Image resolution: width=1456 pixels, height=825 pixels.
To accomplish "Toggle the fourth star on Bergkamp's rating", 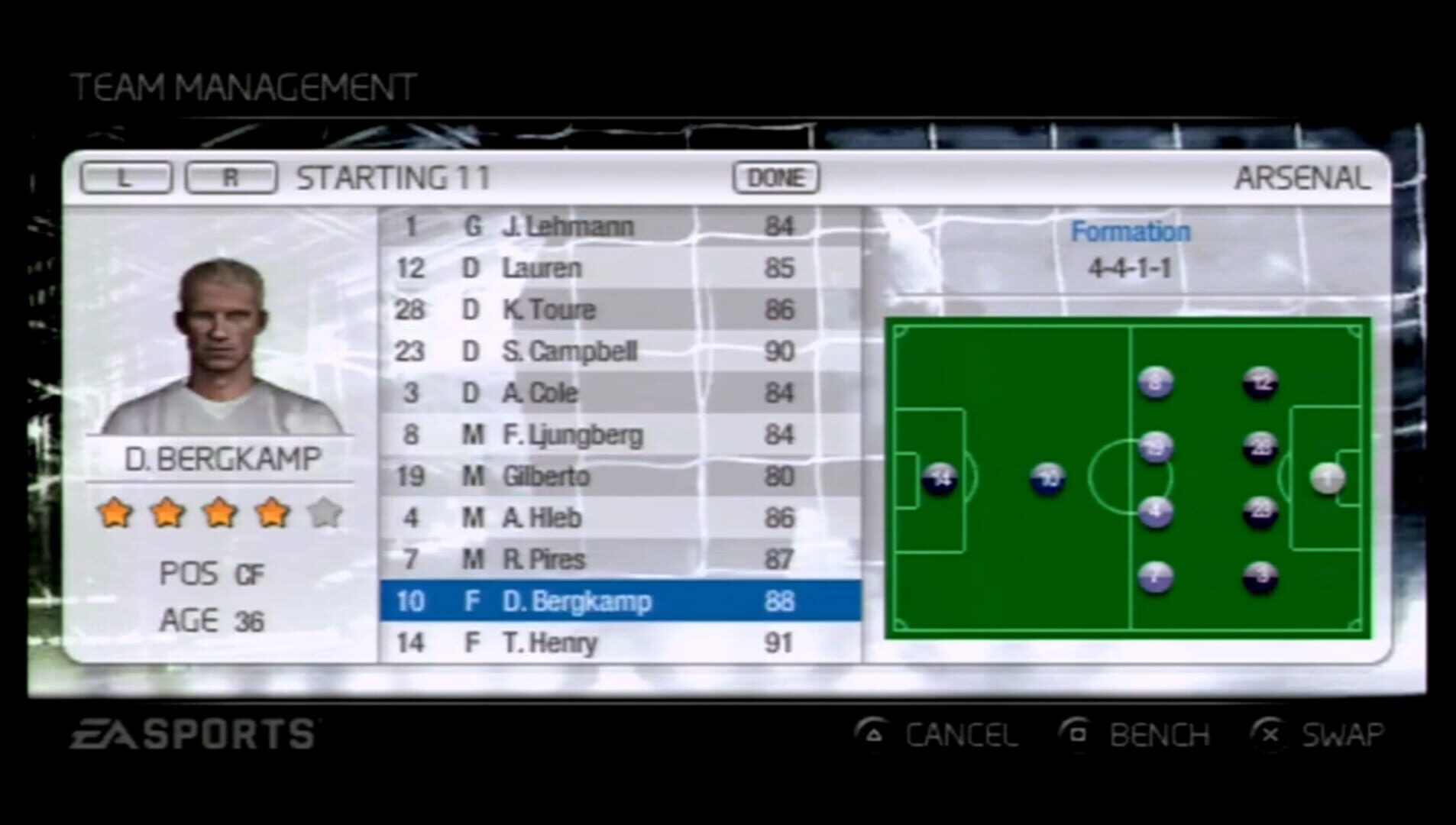I will (x=273, y=513).
